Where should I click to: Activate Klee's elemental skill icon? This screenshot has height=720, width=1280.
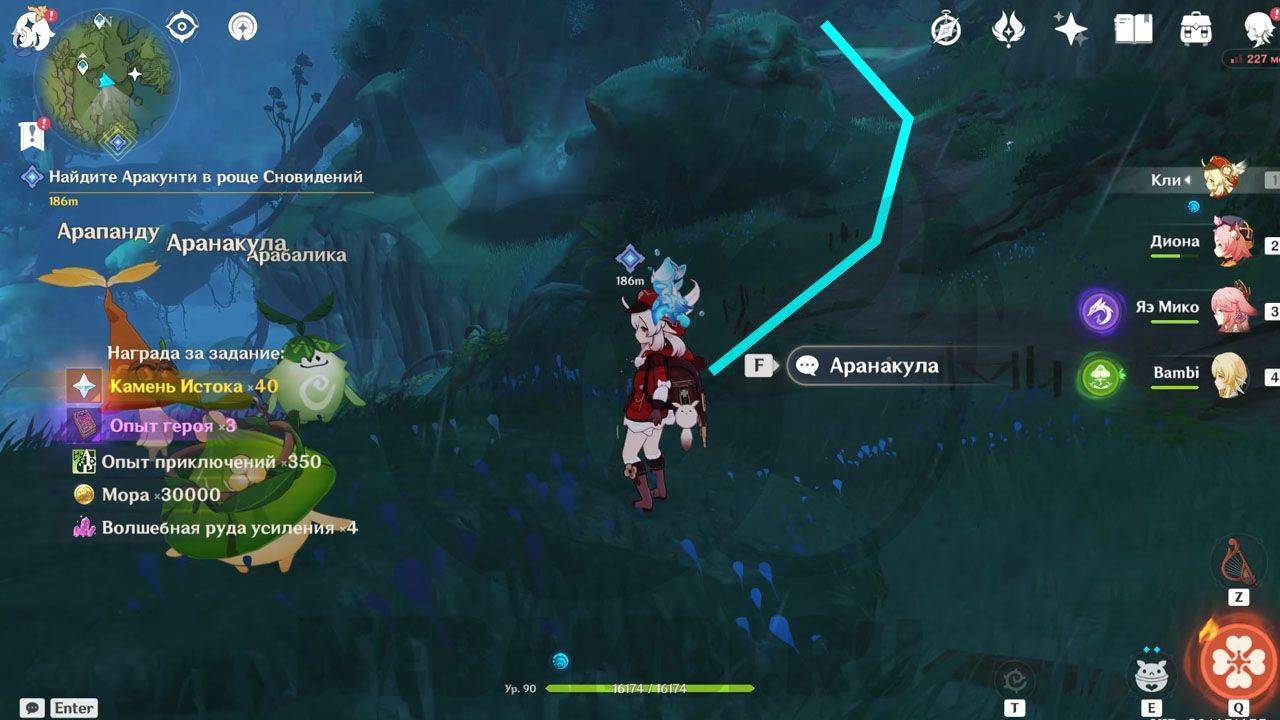pos(1153,675)
